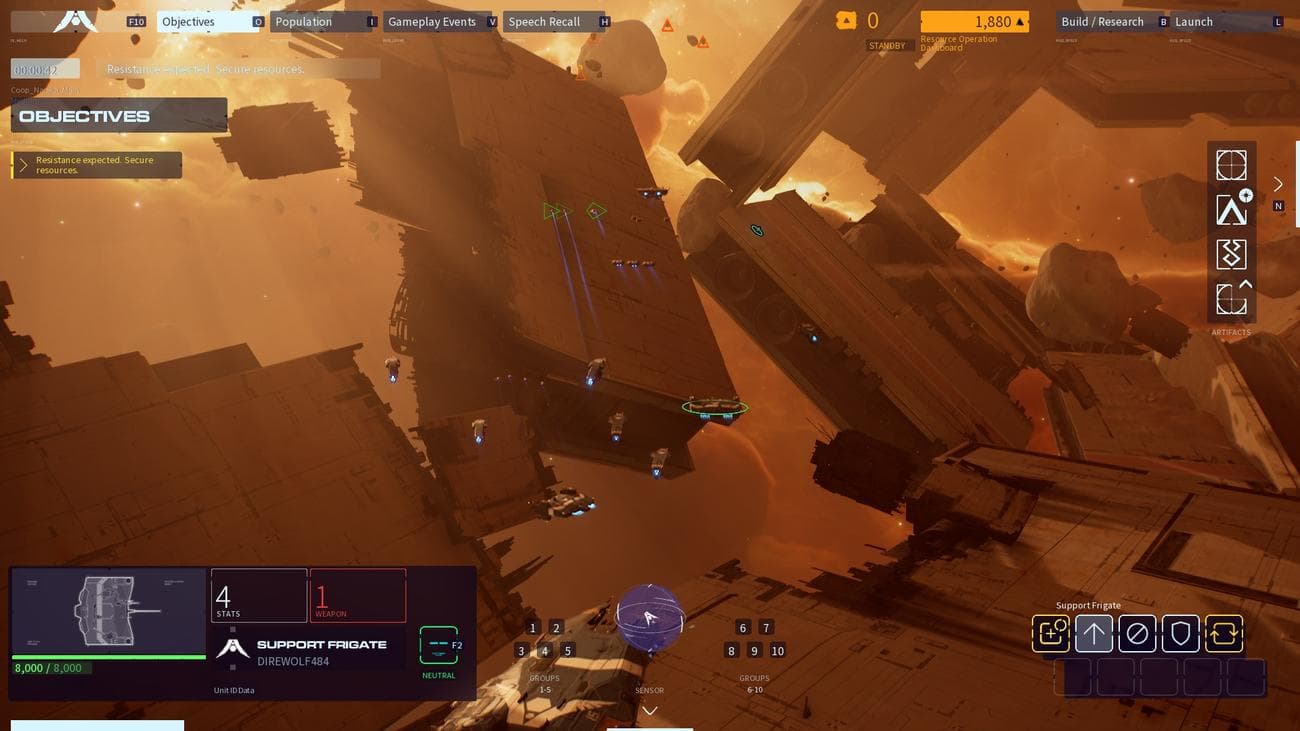Expand the right side panel via the chevron arrow
1300x731 pixels.
point(1278,184)
